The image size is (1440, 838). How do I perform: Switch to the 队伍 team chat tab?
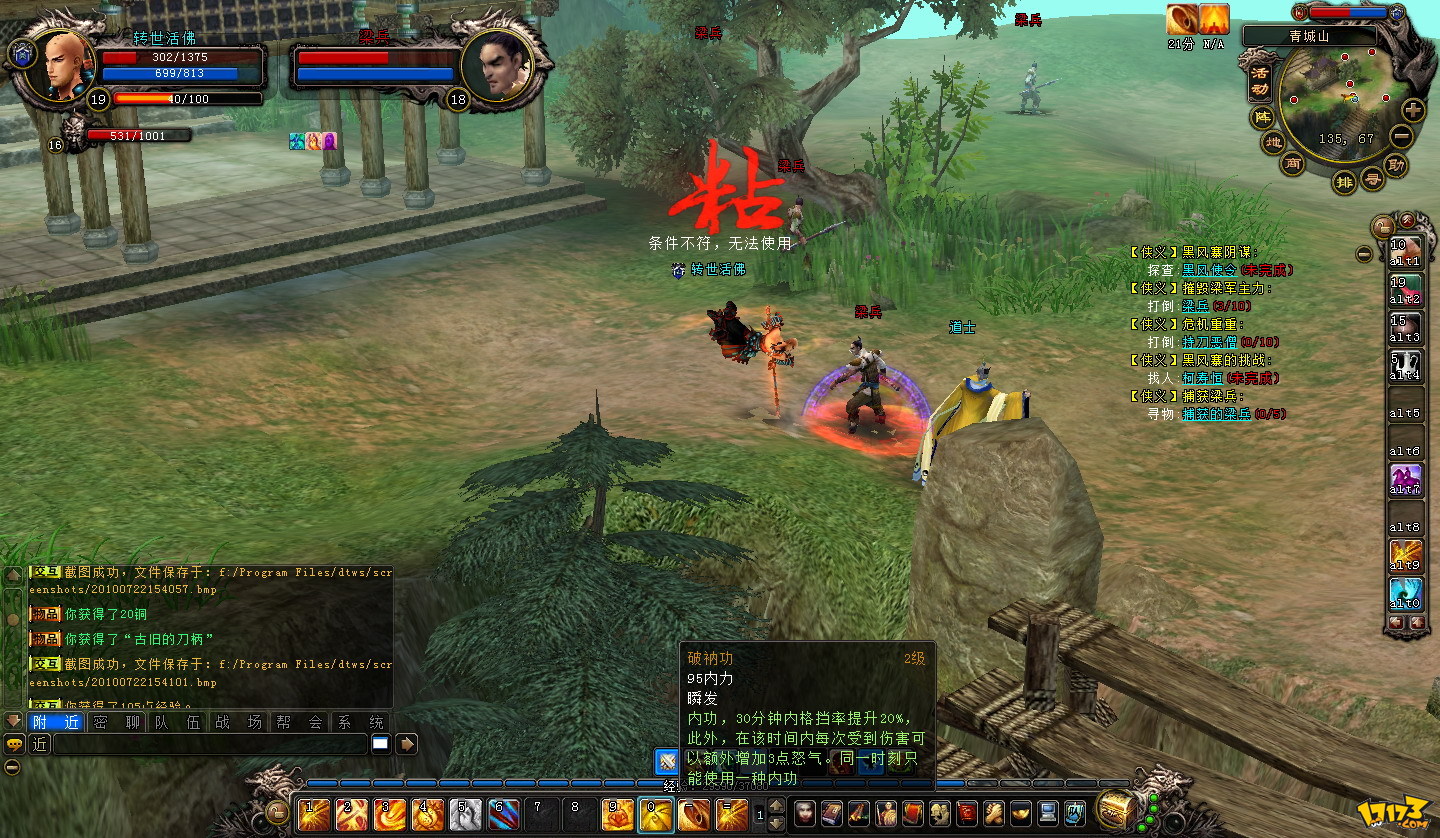(x=178, y=722)
